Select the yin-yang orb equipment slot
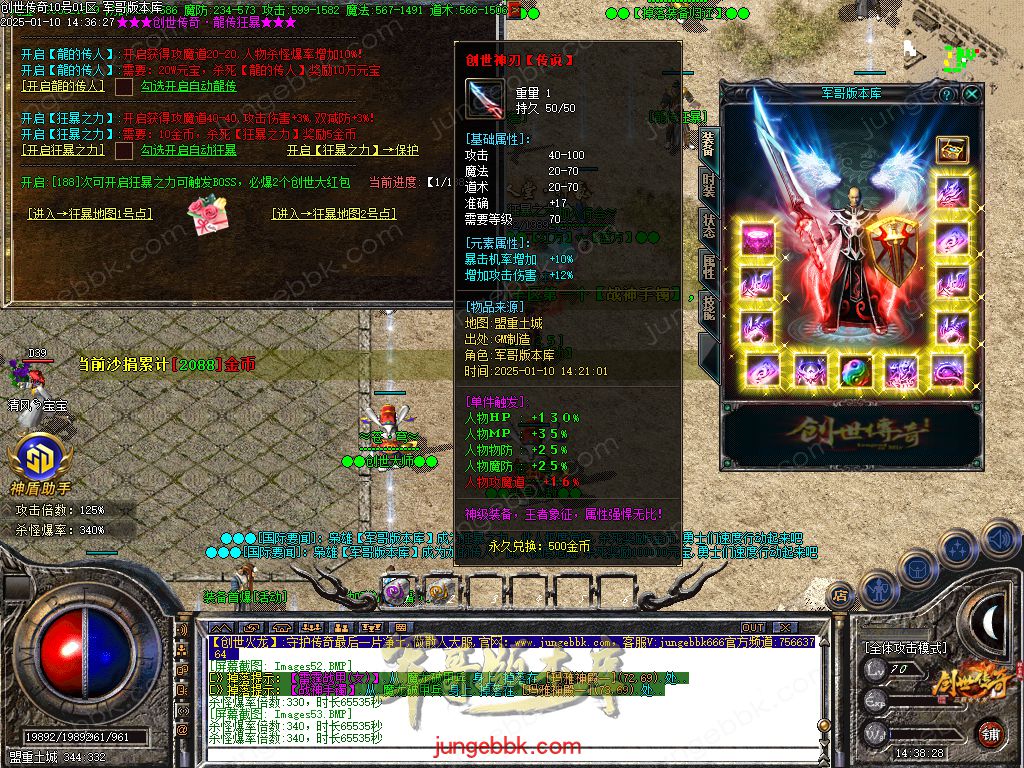Screen dimensions: 1024x768 click(x=855, y=370)
